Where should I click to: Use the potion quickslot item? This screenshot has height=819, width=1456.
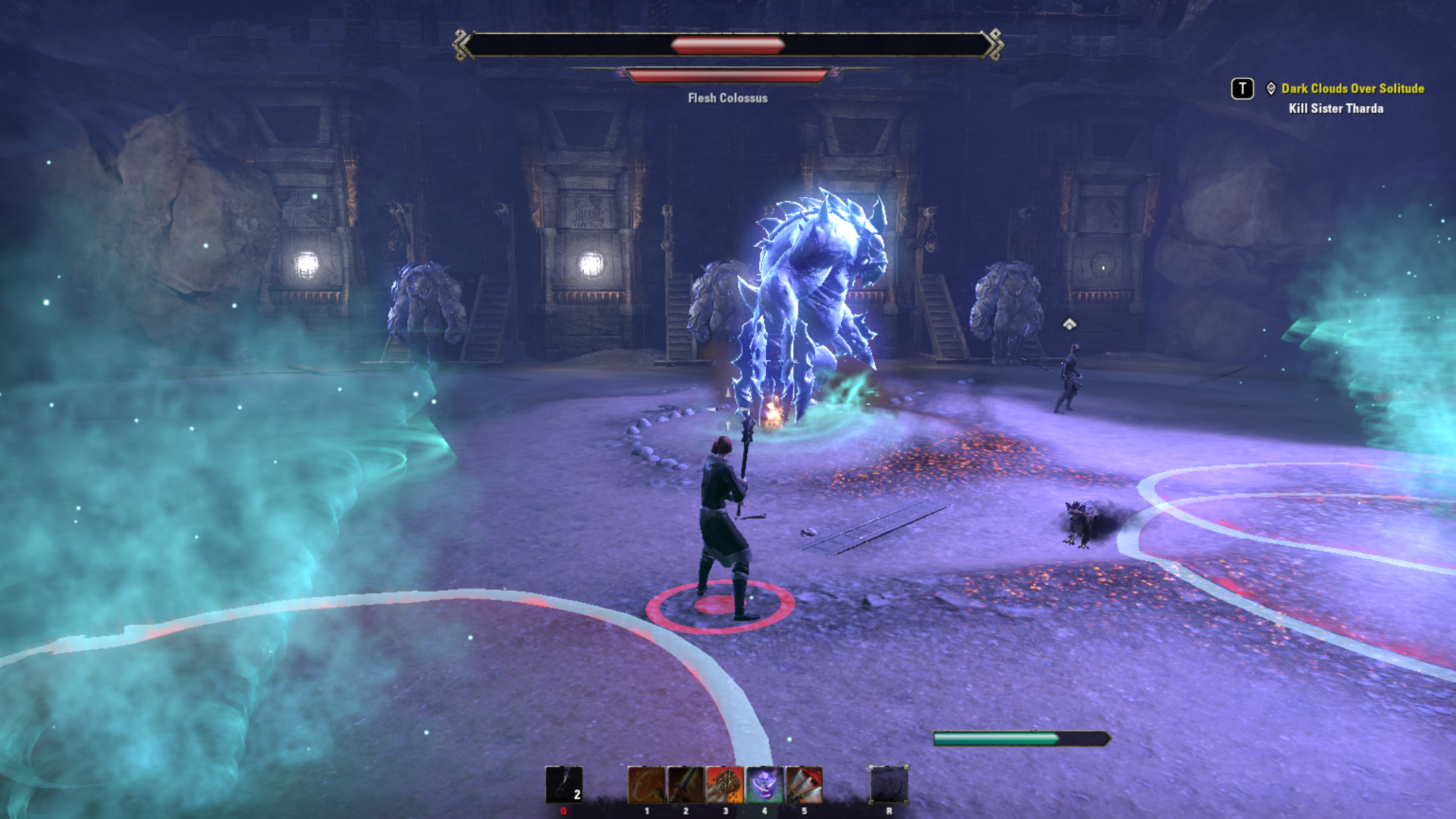tap(563, 784)
